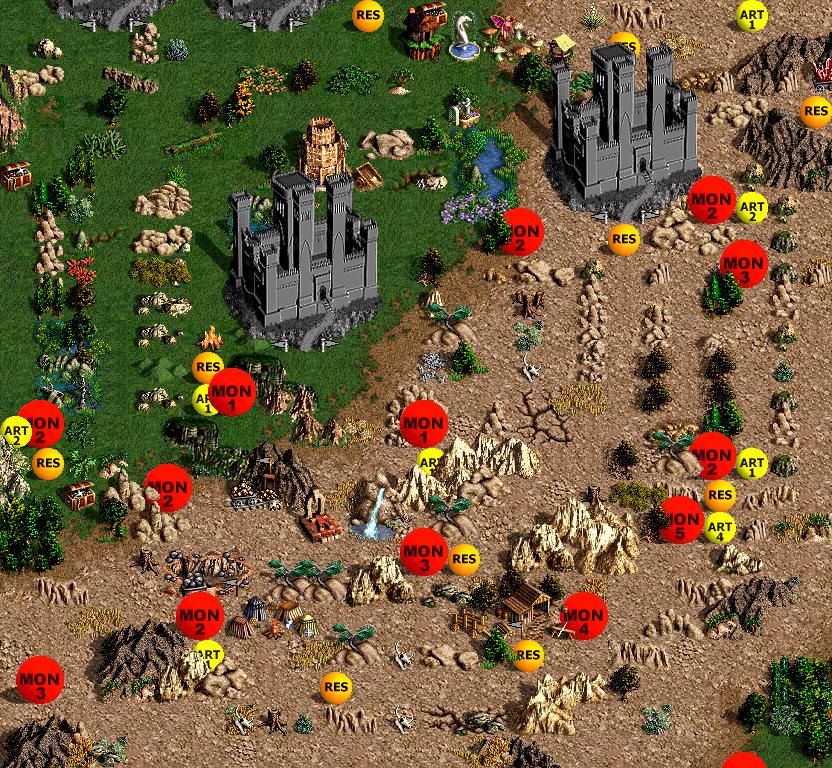Choose the ART 4 artifact marker
Image resolution: width=832 pixels, height=768 pixels.
pyautogui.click(x=720, y=527)
